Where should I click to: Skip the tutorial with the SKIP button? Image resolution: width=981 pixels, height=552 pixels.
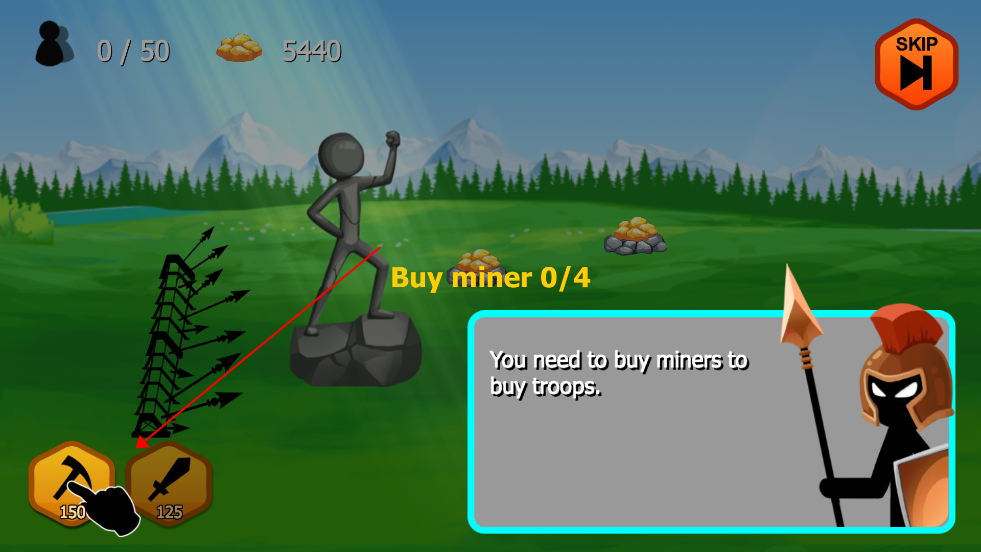point(916,63)
